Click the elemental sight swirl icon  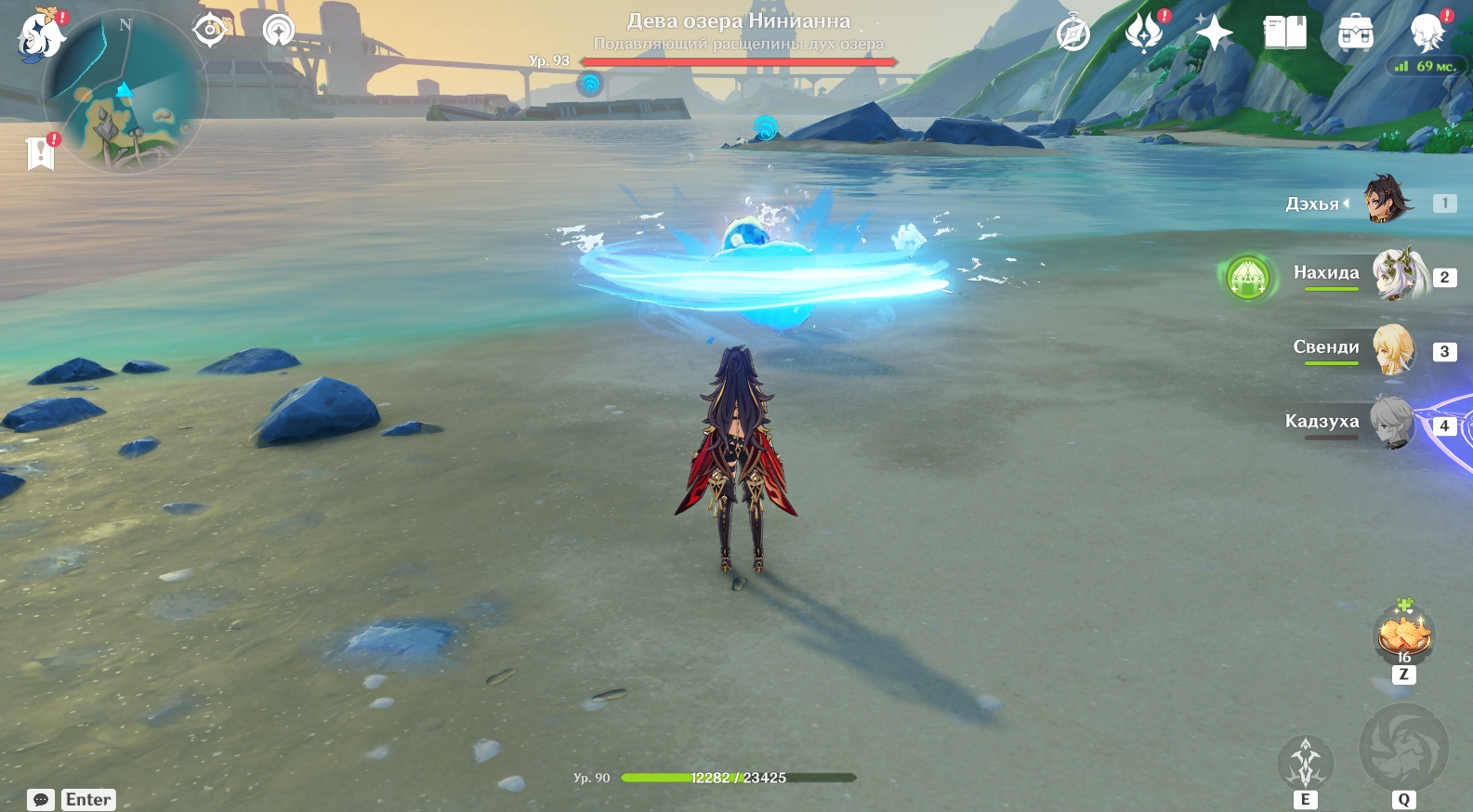tap(278, 31)
